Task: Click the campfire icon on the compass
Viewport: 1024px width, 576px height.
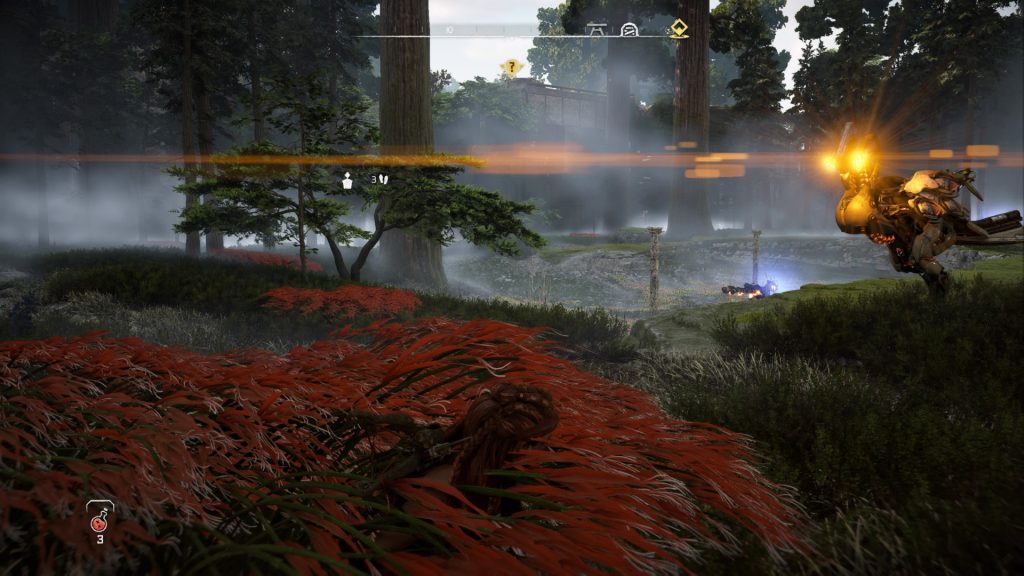Action: point(597,29)
